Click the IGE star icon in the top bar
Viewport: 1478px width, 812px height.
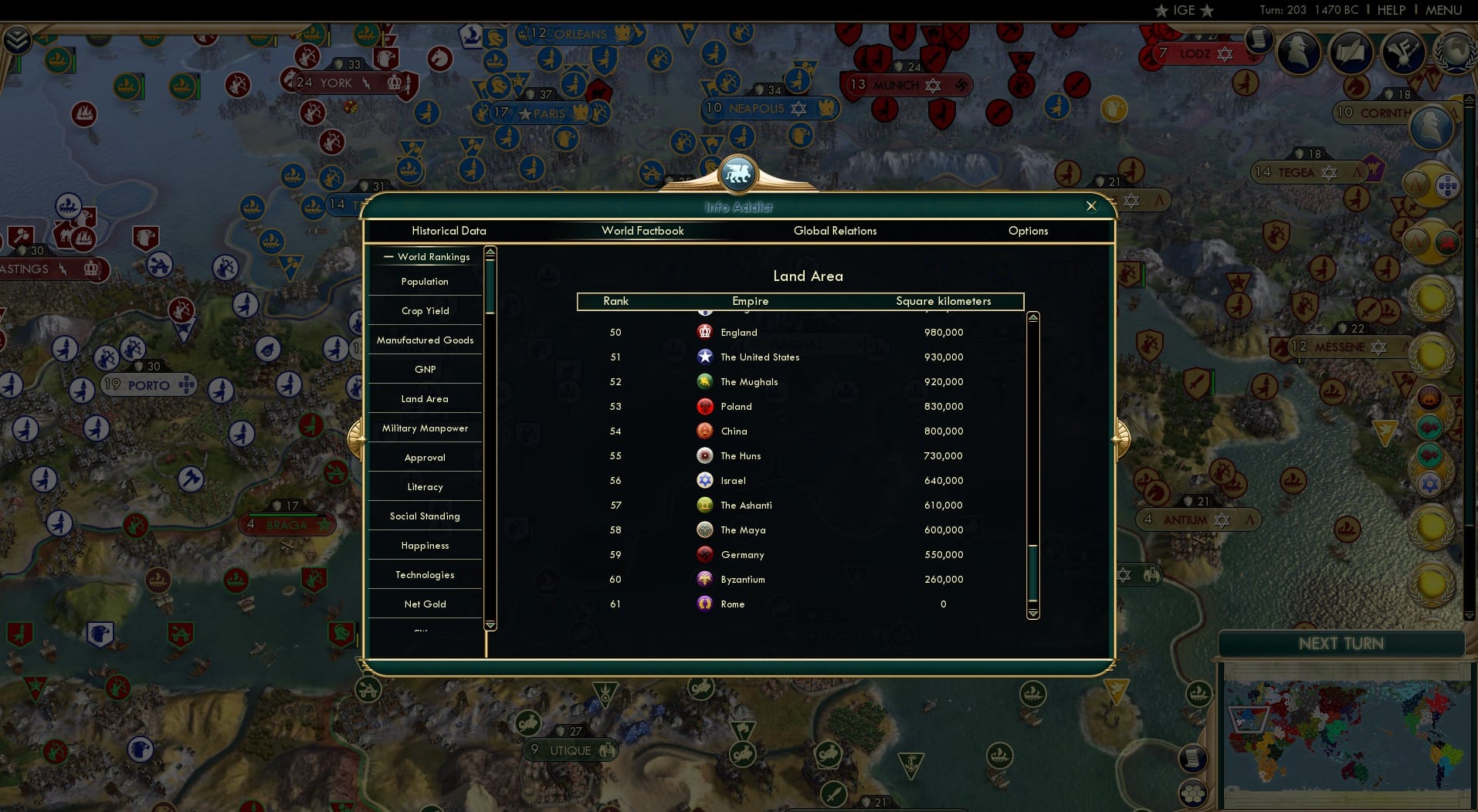click(x=1160, y=11)
